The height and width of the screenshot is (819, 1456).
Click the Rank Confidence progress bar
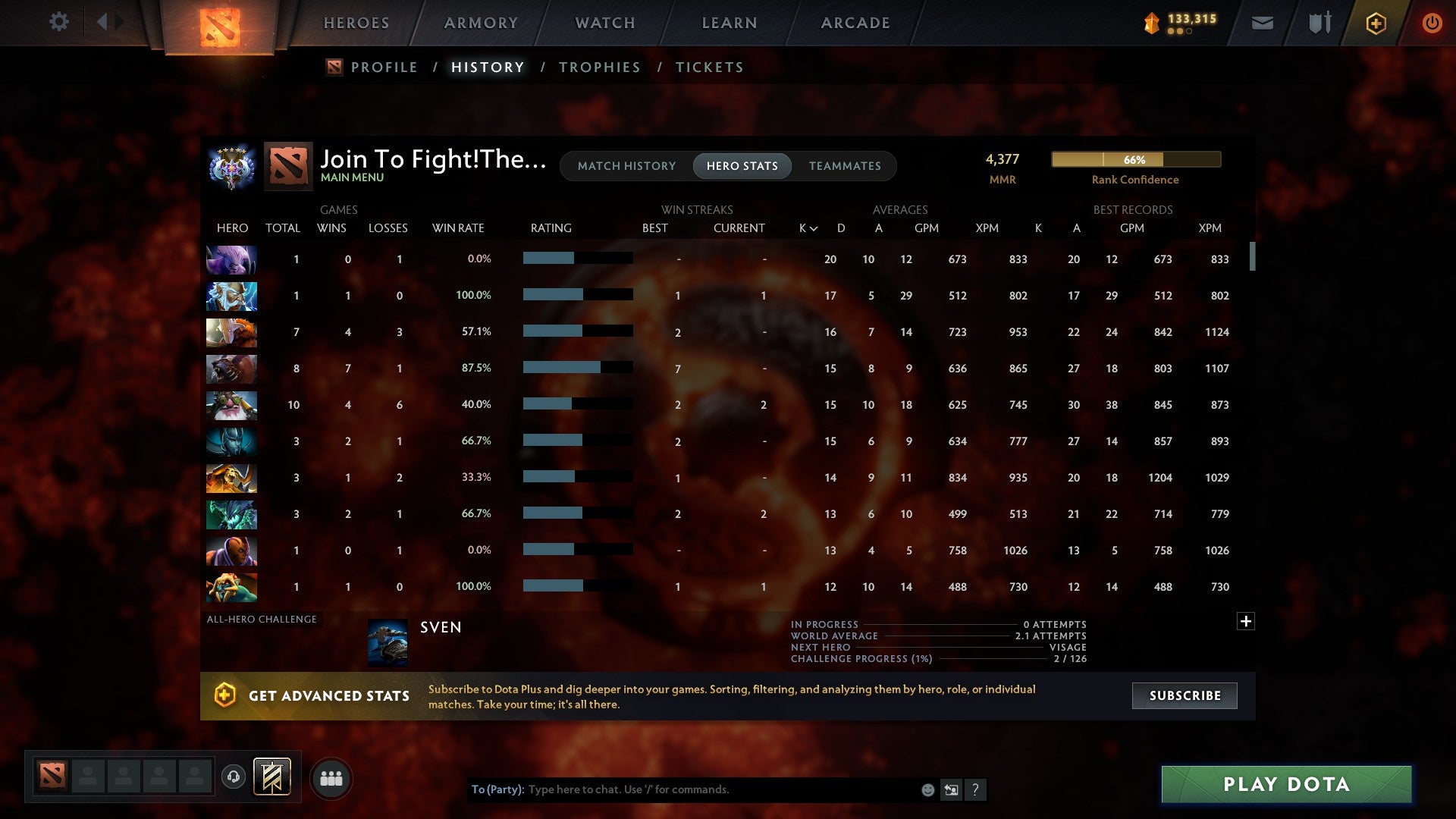tap(1135, 159)
